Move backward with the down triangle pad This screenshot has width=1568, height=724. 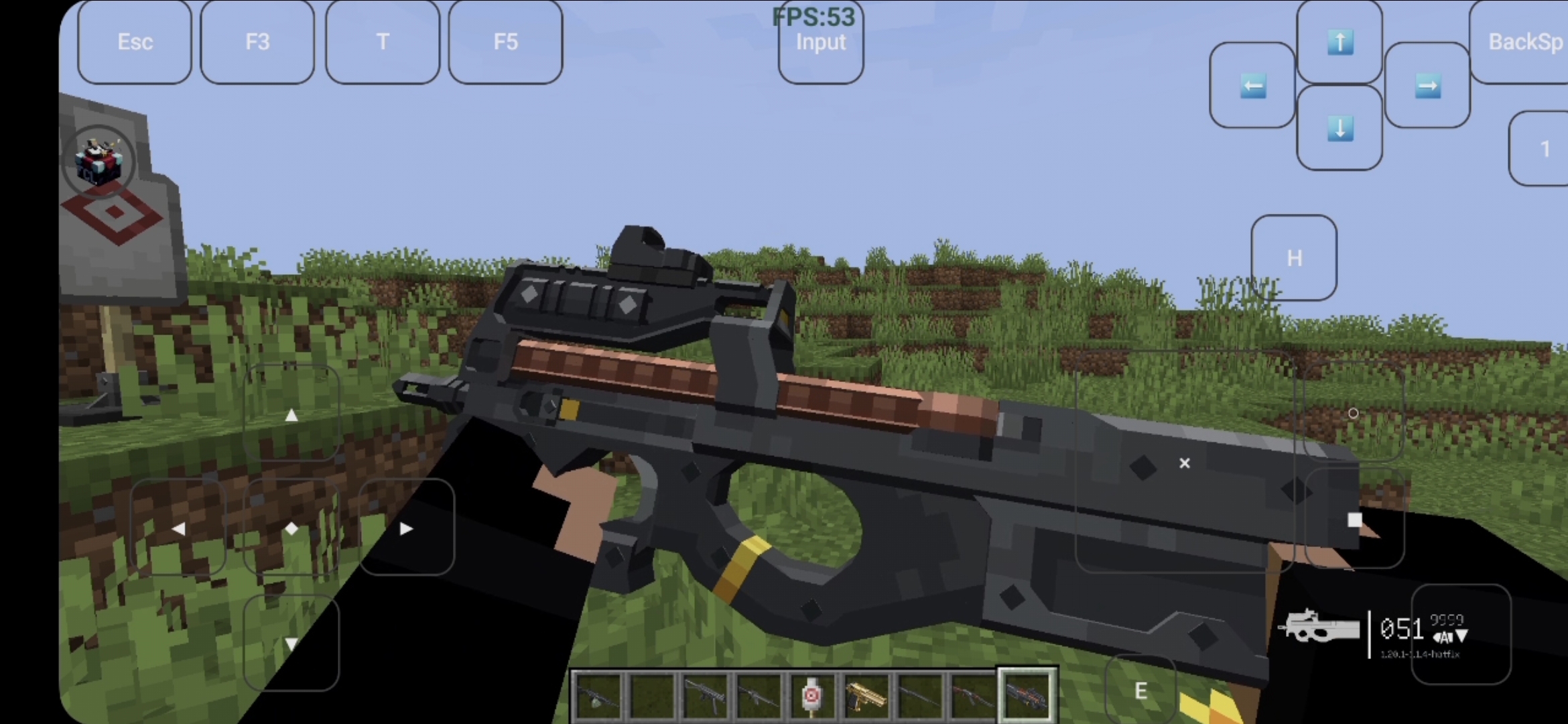[x=291, y=642]
